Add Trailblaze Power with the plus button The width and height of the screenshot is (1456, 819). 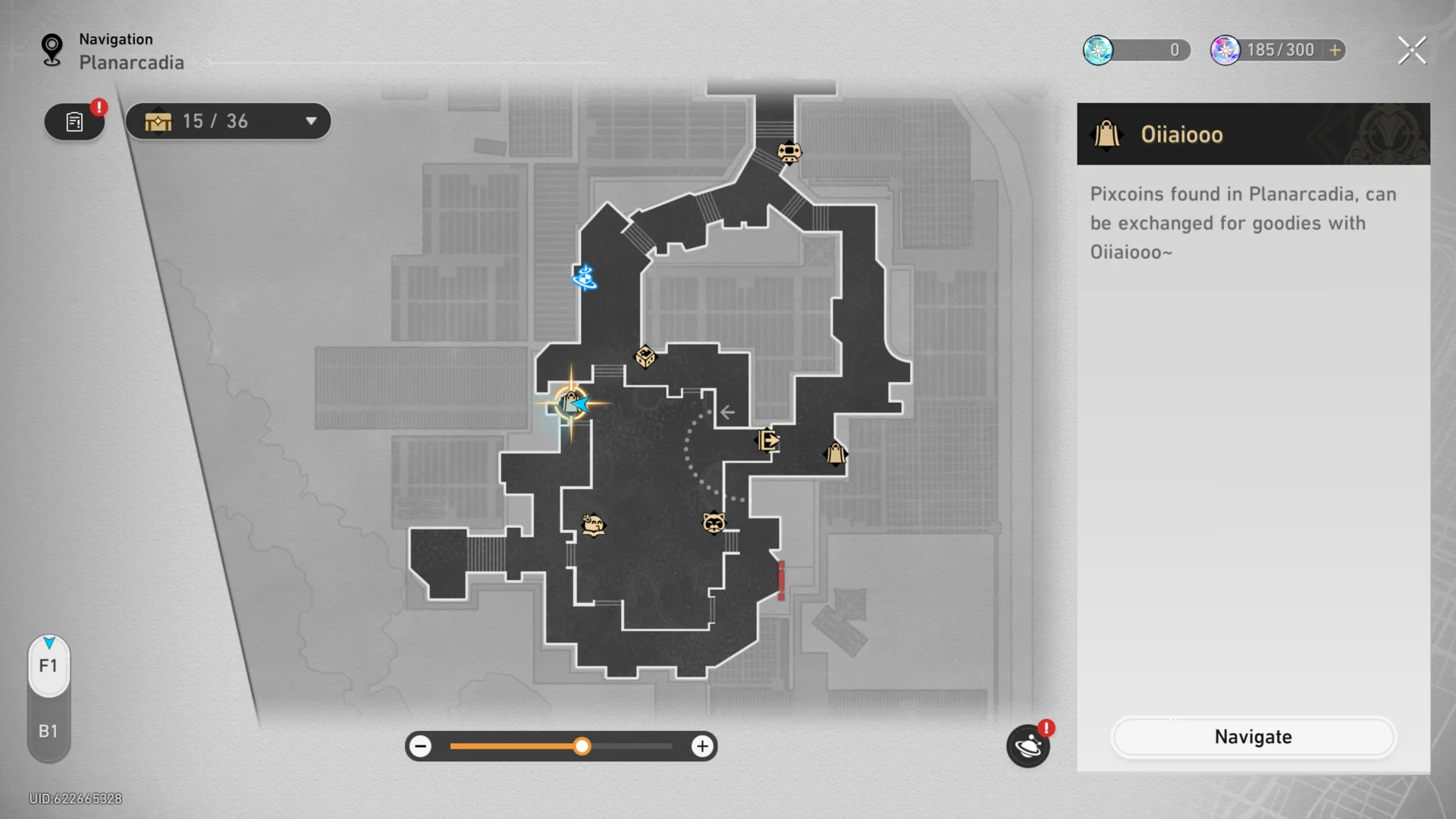1335,50
